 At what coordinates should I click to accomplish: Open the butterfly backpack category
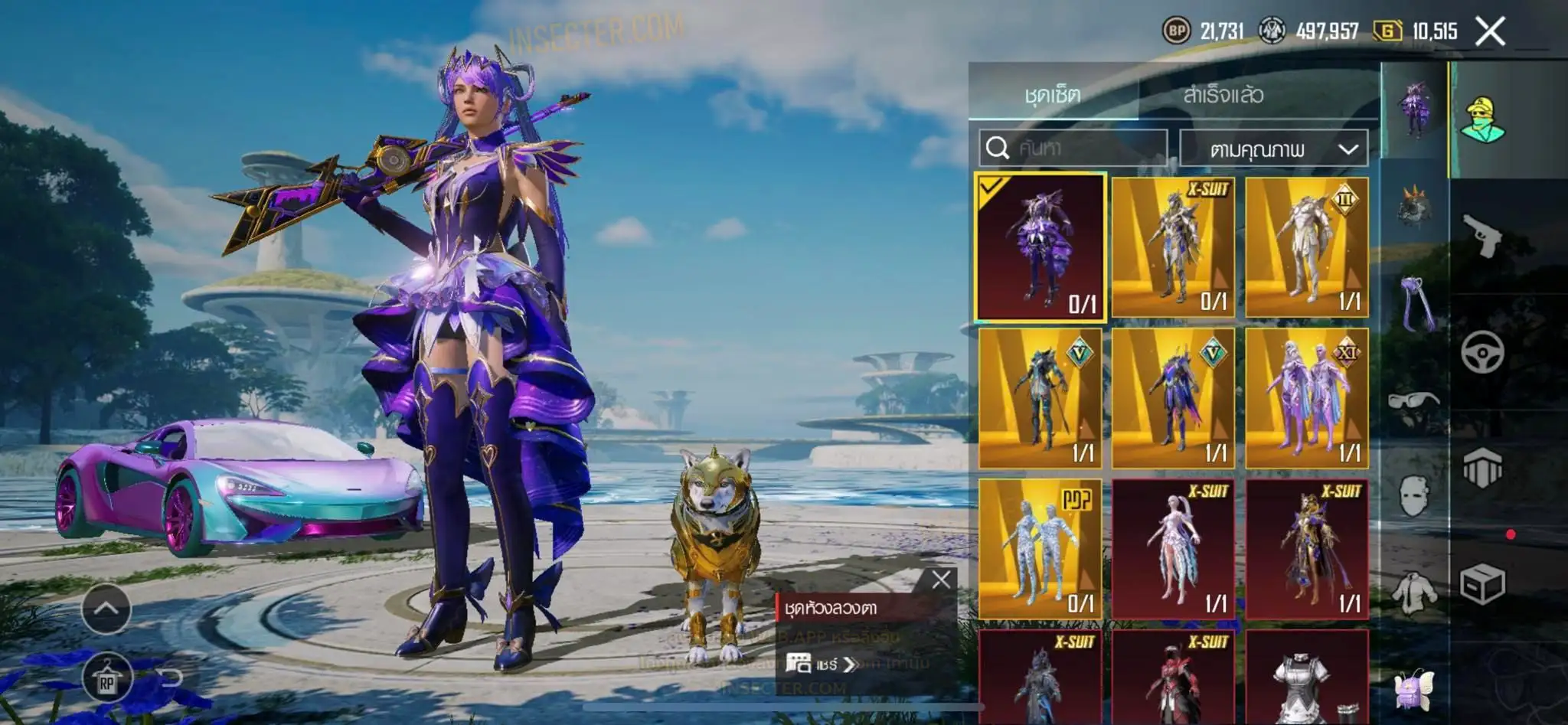pos(1413,689)
